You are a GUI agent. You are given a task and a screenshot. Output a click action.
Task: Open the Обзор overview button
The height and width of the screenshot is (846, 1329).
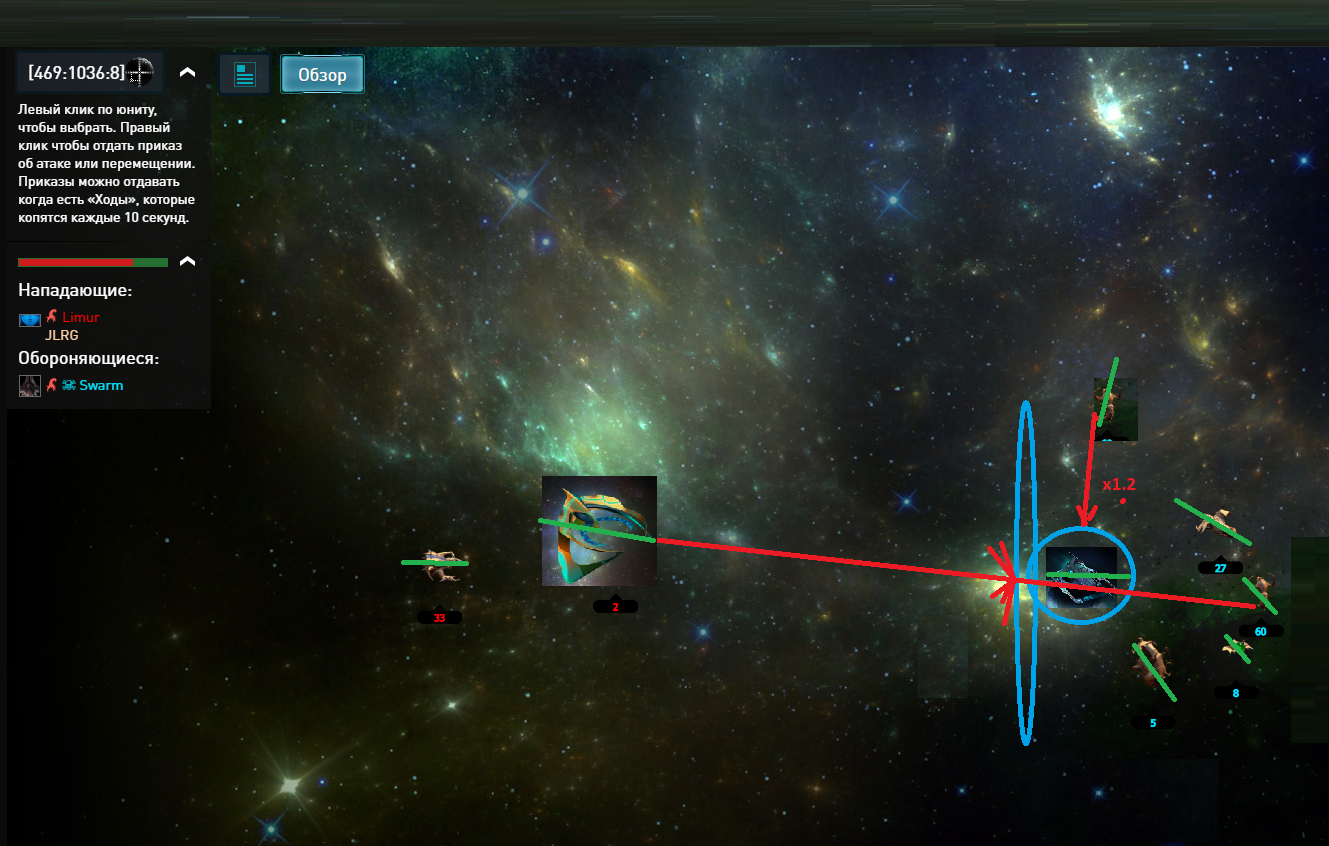pyautogui.click(x=322, y=74)
